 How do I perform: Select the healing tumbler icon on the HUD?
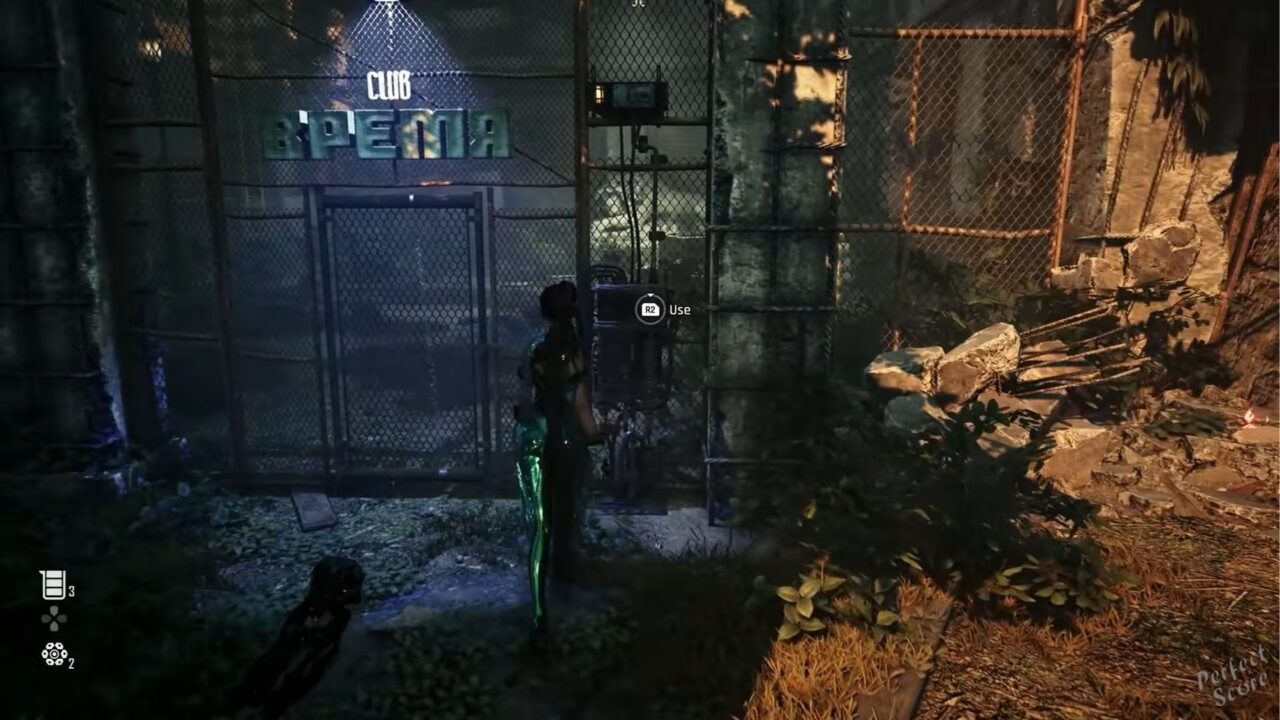53,584
